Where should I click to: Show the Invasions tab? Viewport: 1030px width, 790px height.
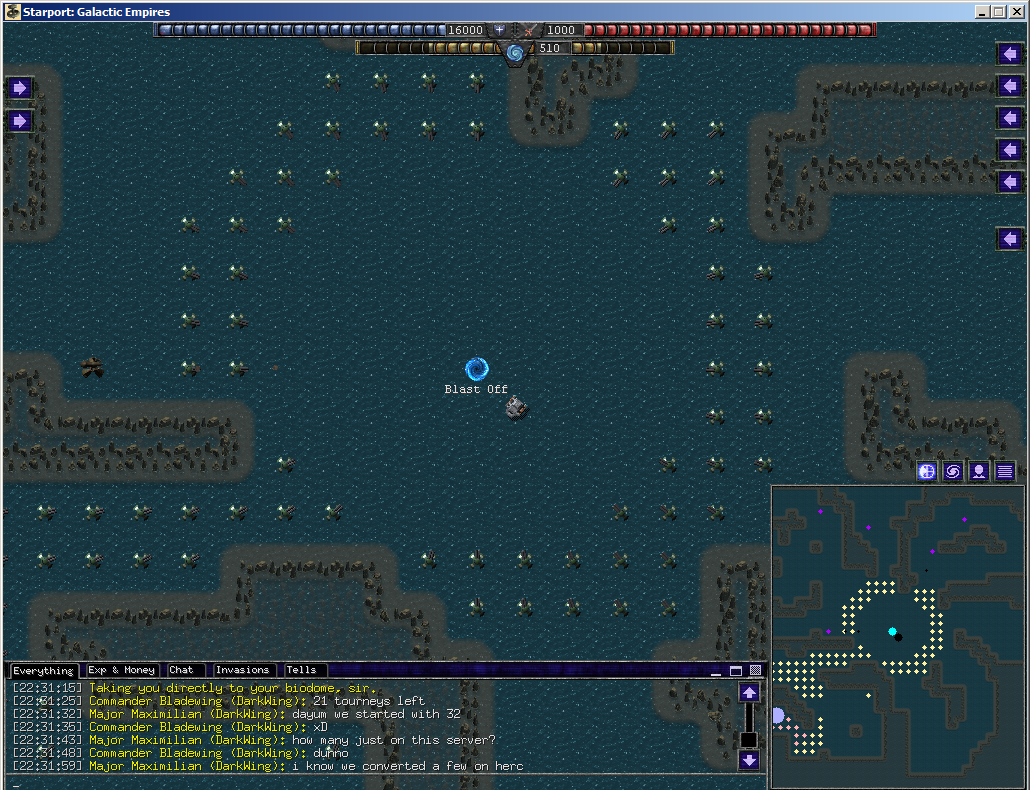coord(243,670)
